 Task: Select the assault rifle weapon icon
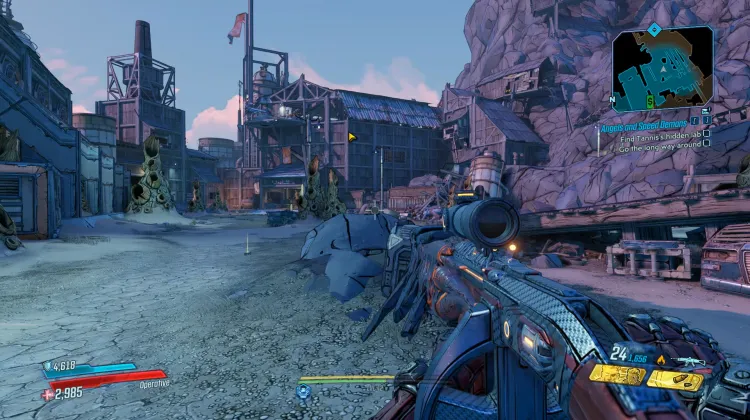click(689, 360)
